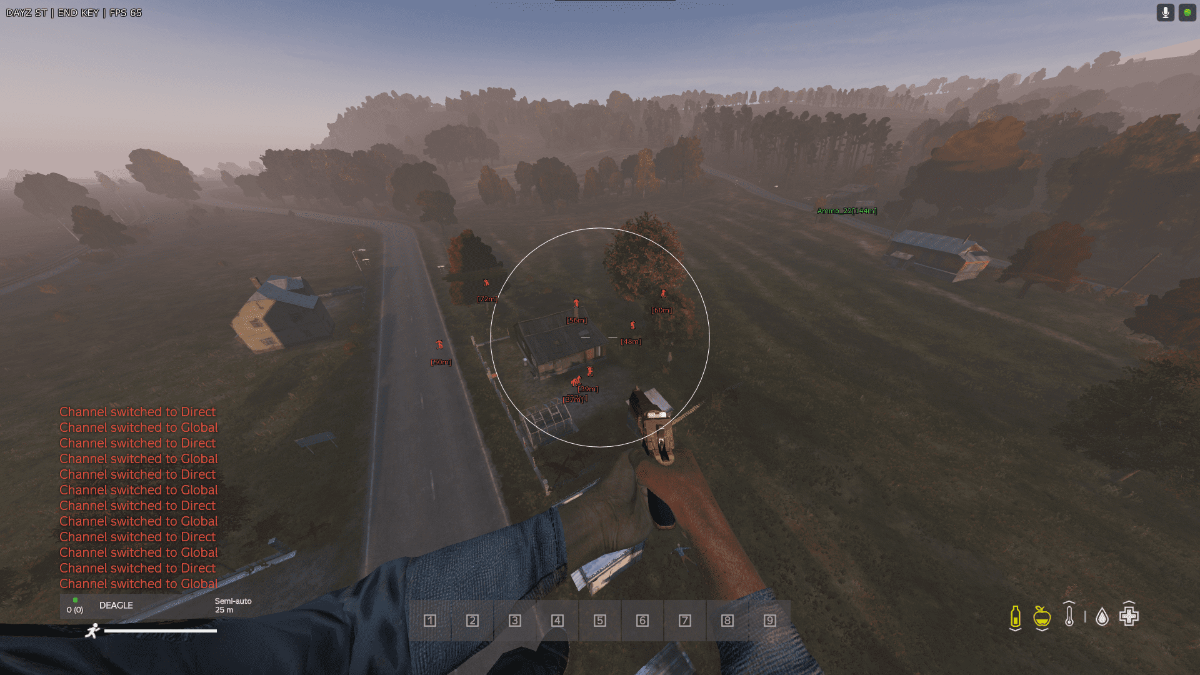Click the running man stamina icon

point(92,630)
